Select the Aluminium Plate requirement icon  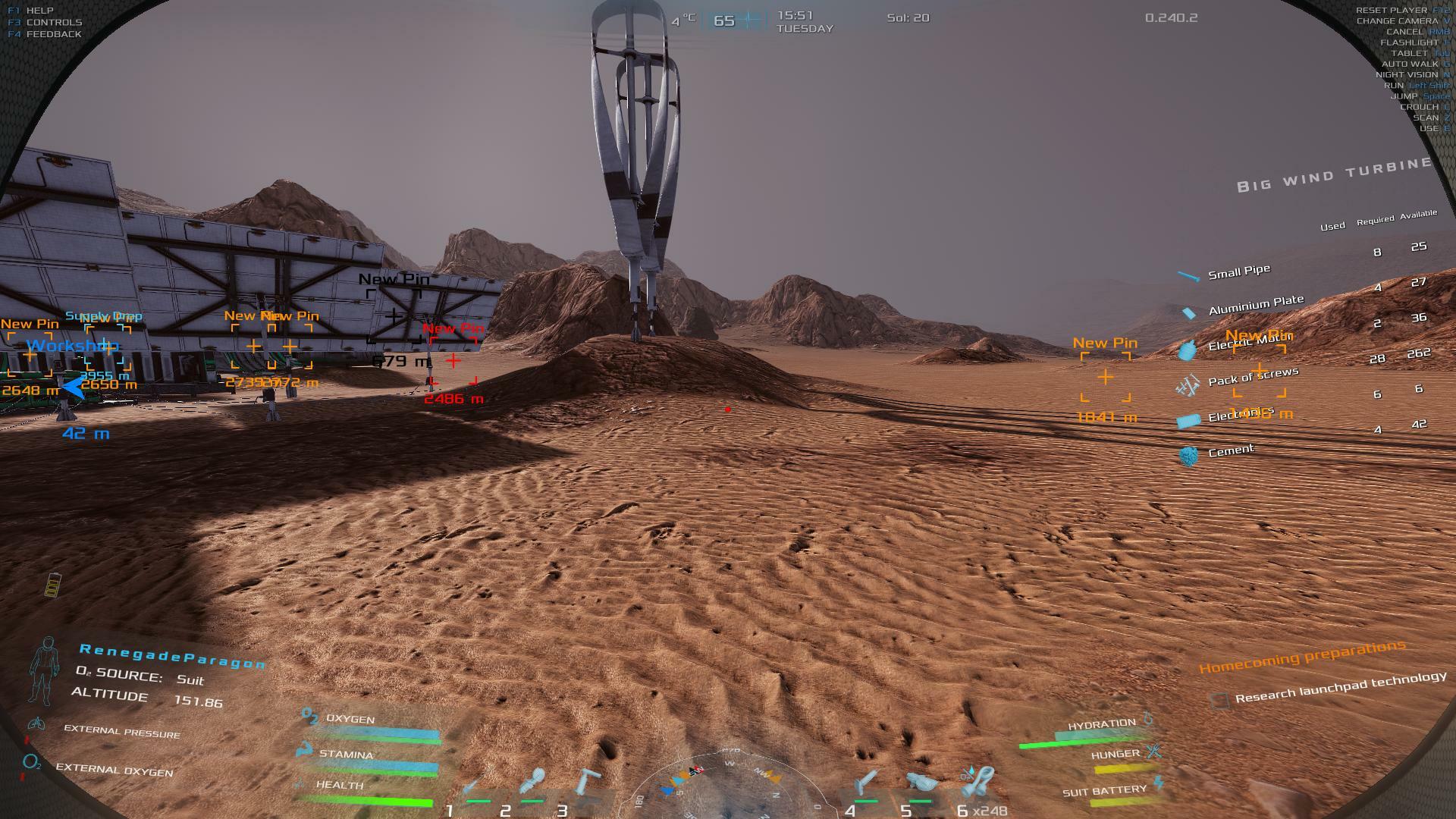tap(1188, 312)
